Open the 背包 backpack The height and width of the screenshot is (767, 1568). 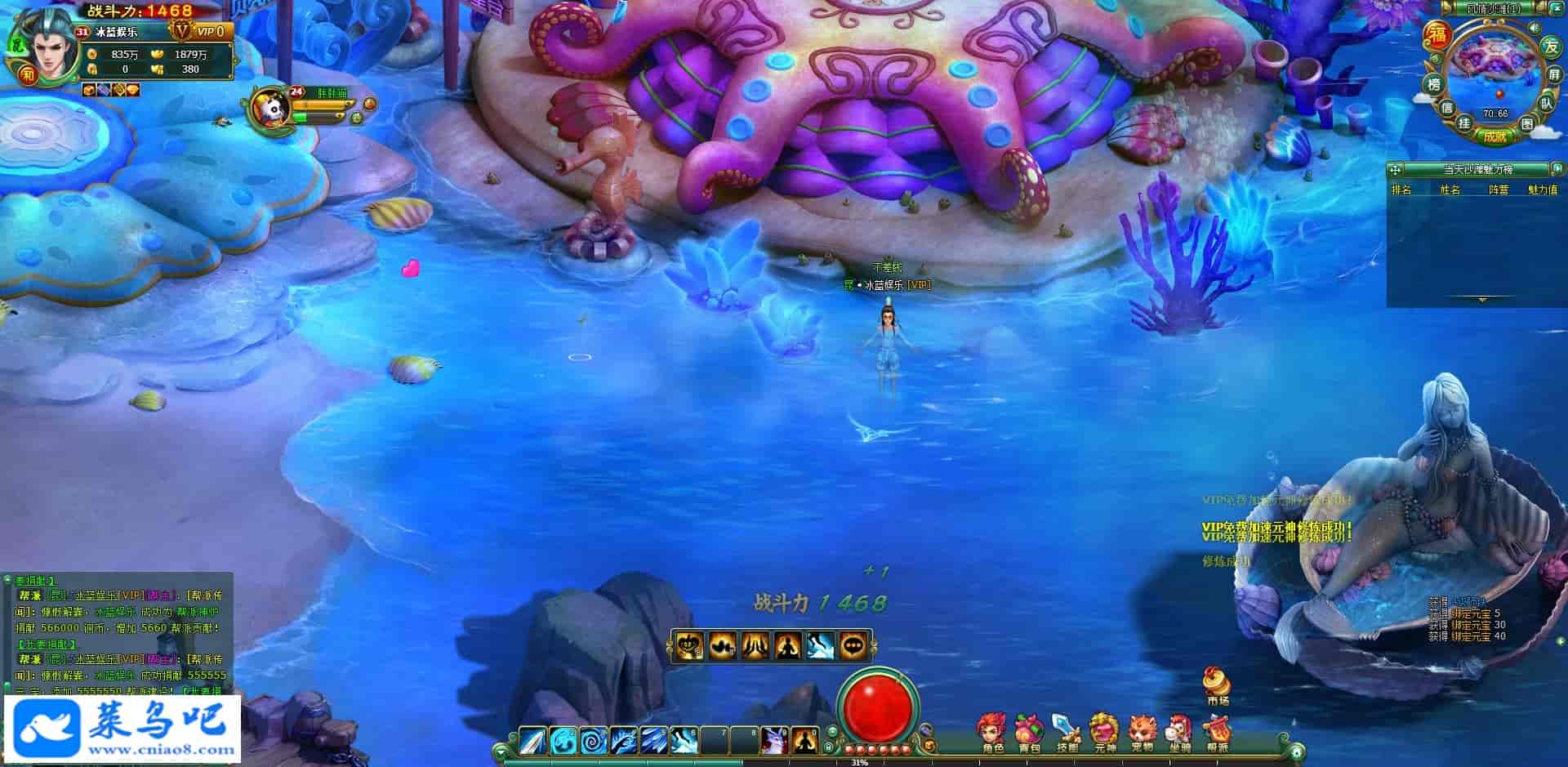click(1029, 731)
